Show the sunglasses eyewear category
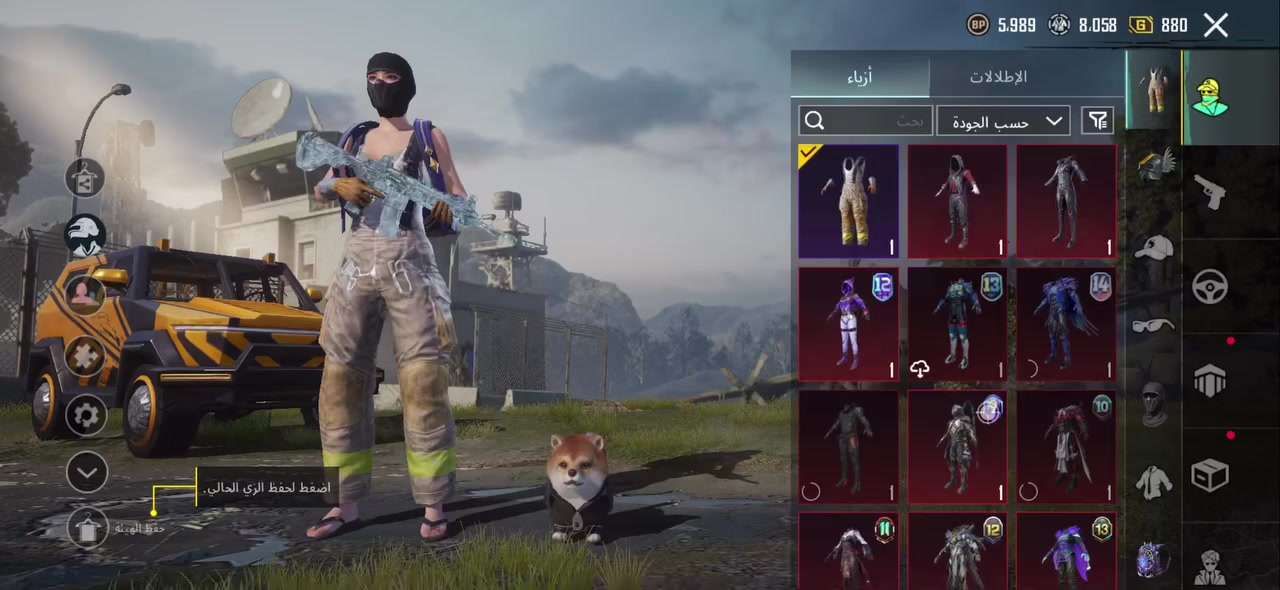The image size is (1280, 590). tap(1154, 326)
